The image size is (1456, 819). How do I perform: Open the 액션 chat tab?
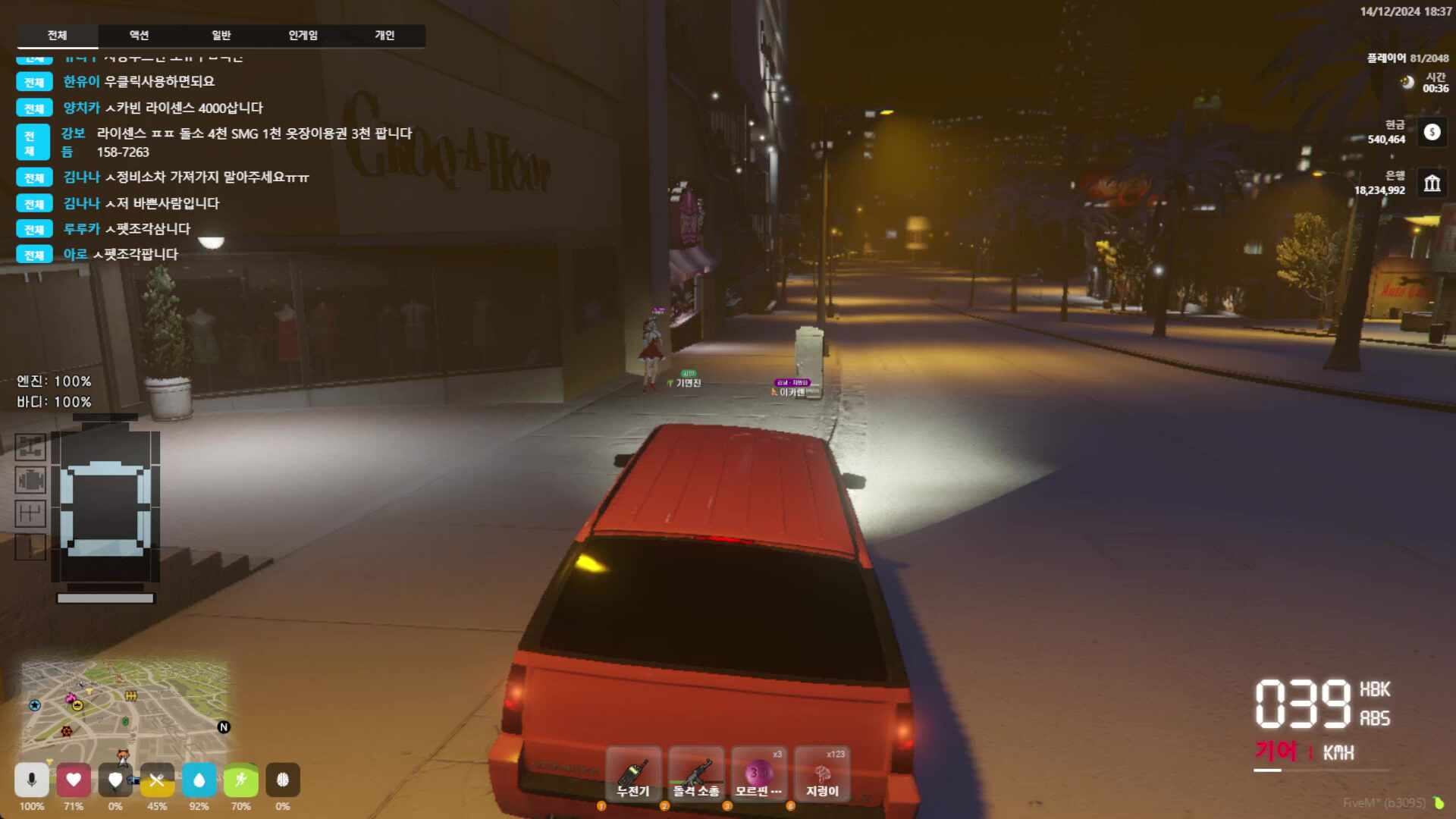[139, 36]
